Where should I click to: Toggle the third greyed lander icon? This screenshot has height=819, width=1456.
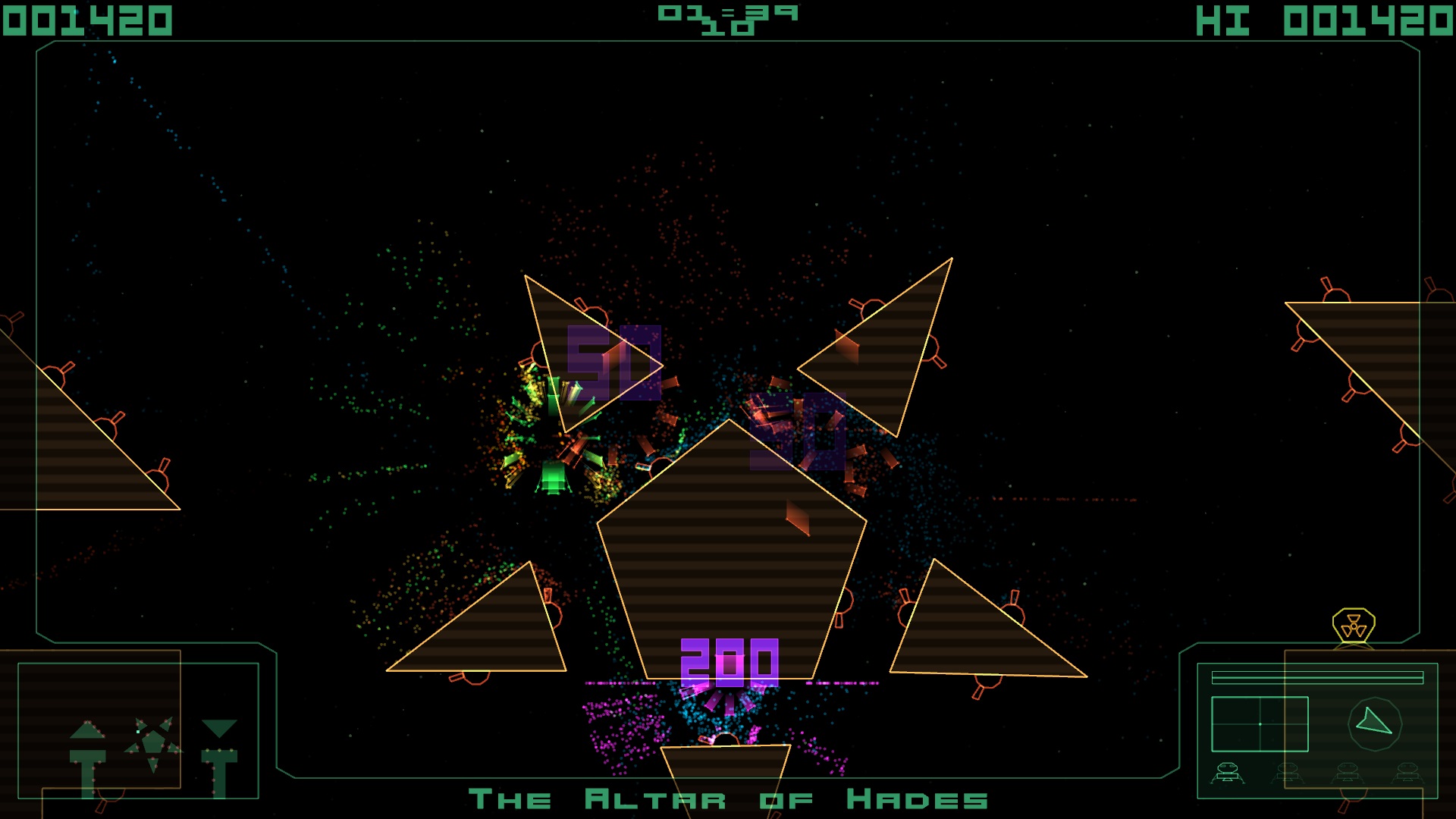[x=1348, y=773]
